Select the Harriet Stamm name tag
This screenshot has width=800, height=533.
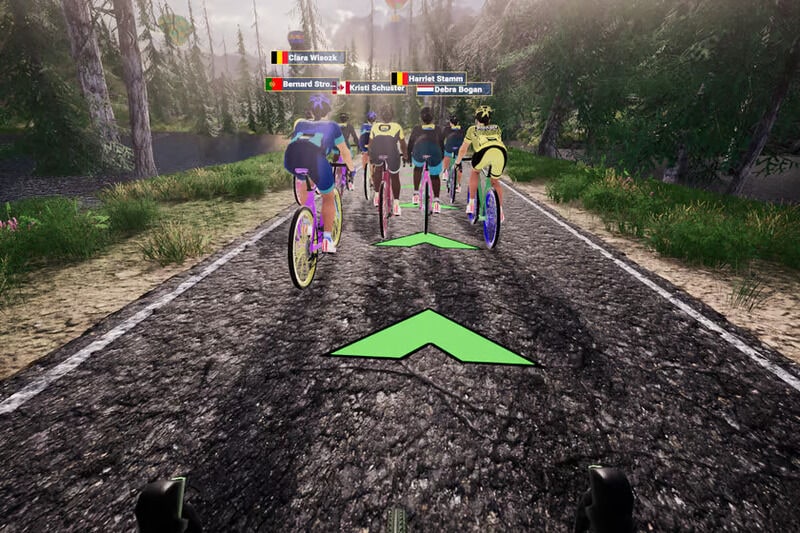pos(428,78)
